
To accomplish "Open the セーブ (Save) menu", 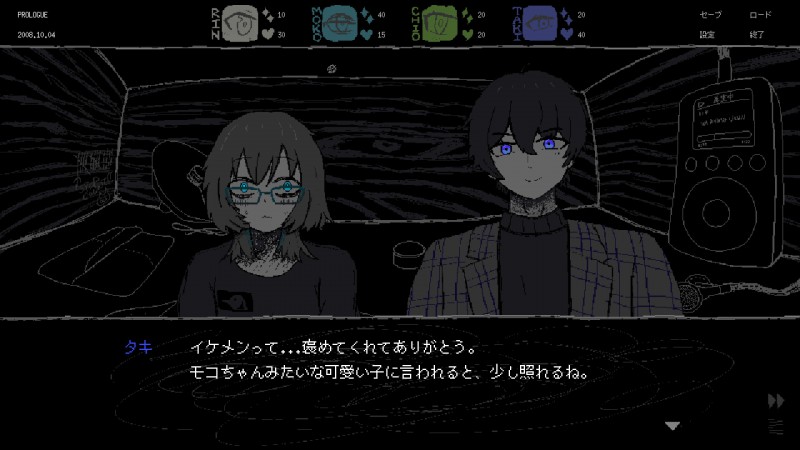I will [x=710, y=15].
